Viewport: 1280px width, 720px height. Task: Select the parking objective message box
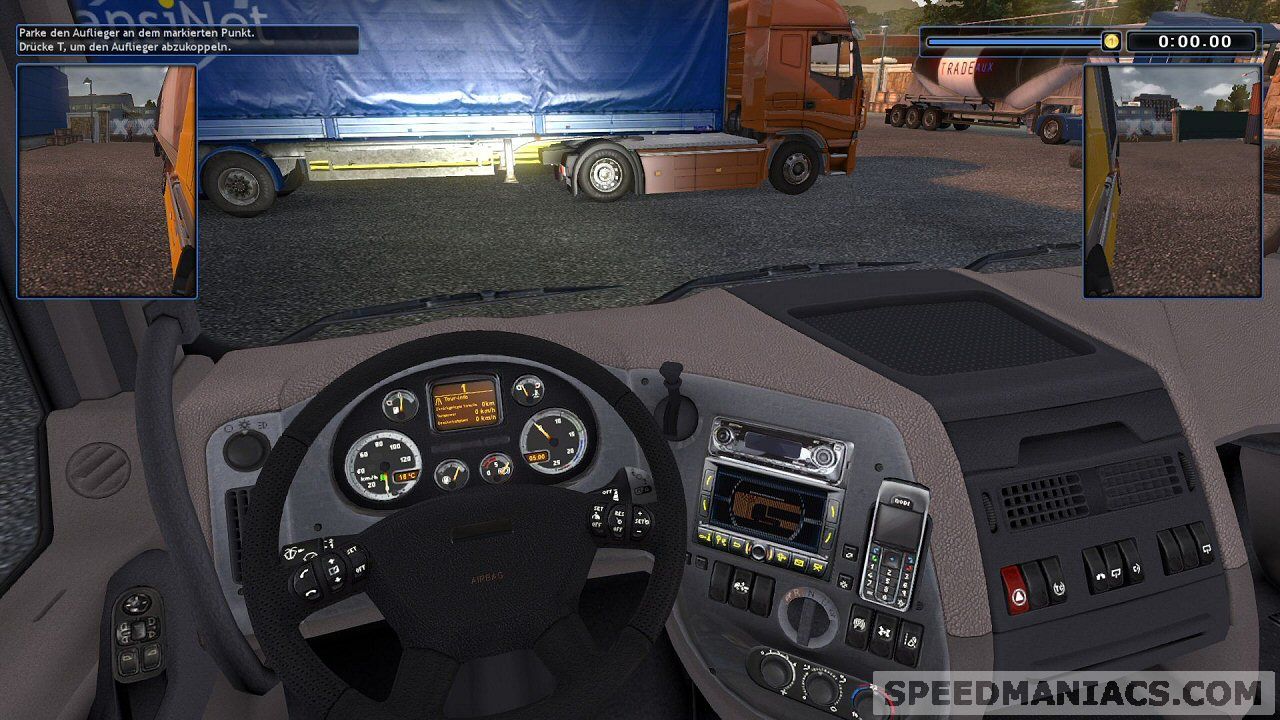coord(187,40)
